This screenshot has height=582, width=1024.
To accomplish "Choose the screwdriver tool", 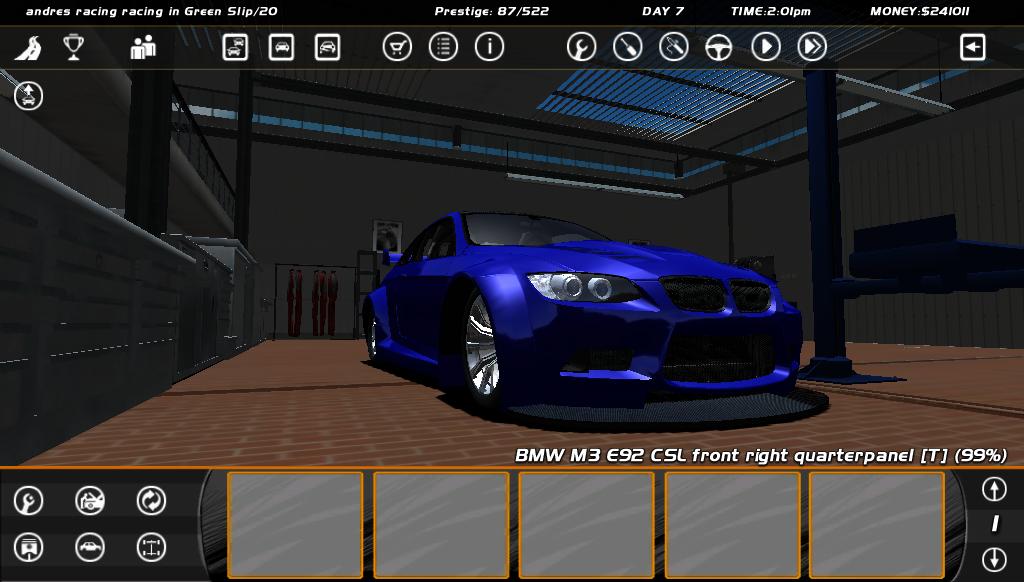I will pos(627,47).
